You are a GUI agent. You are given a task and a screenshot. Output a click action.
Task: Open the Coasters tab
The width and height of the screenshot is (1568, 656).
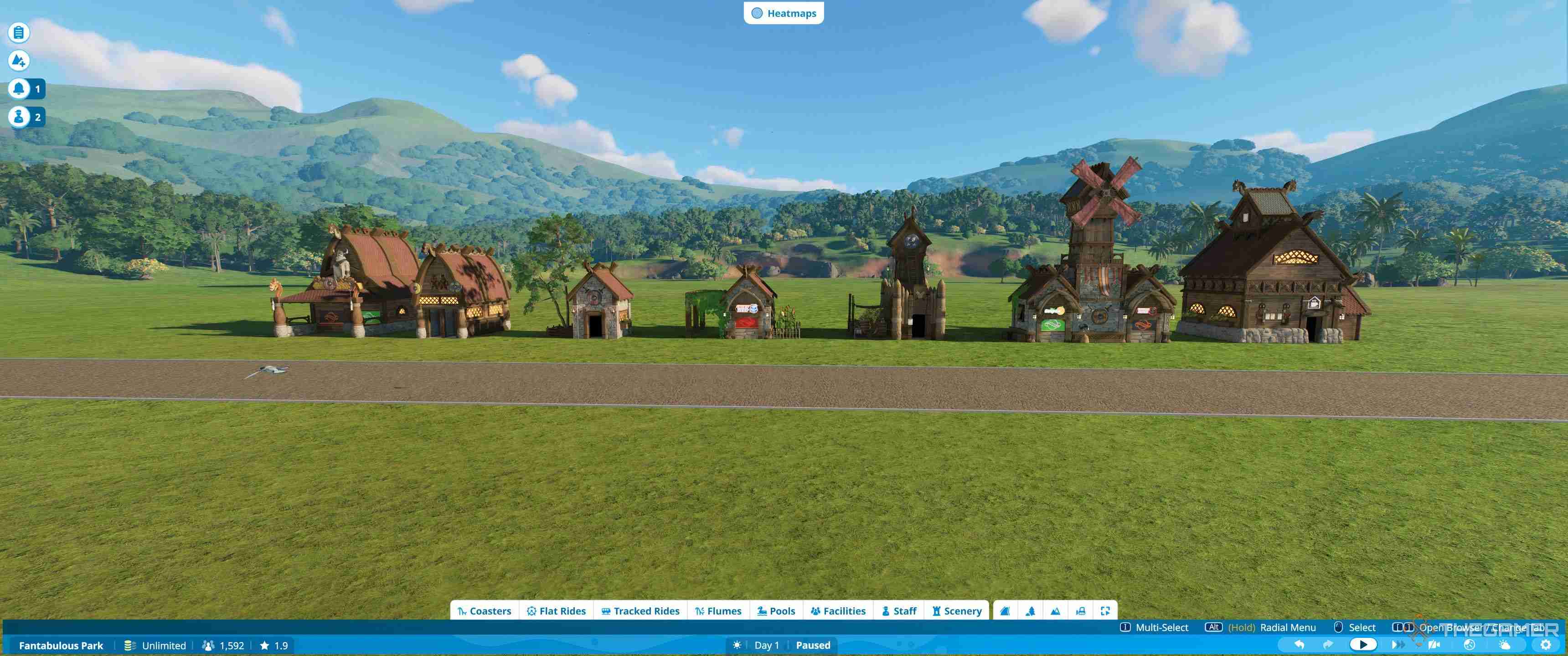[x=485, y=611]
